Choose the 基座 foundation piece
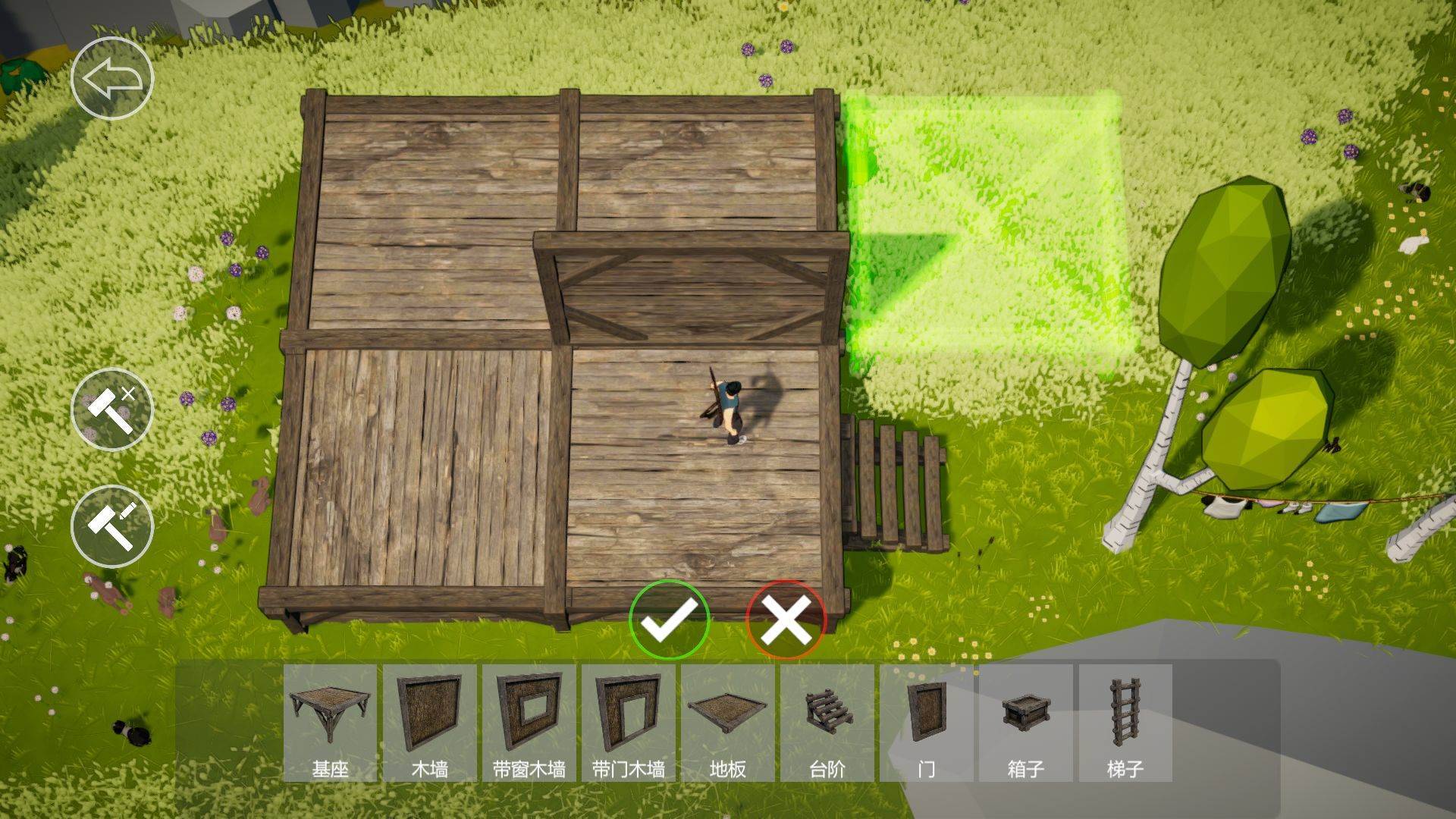 [x=331, y=723]
